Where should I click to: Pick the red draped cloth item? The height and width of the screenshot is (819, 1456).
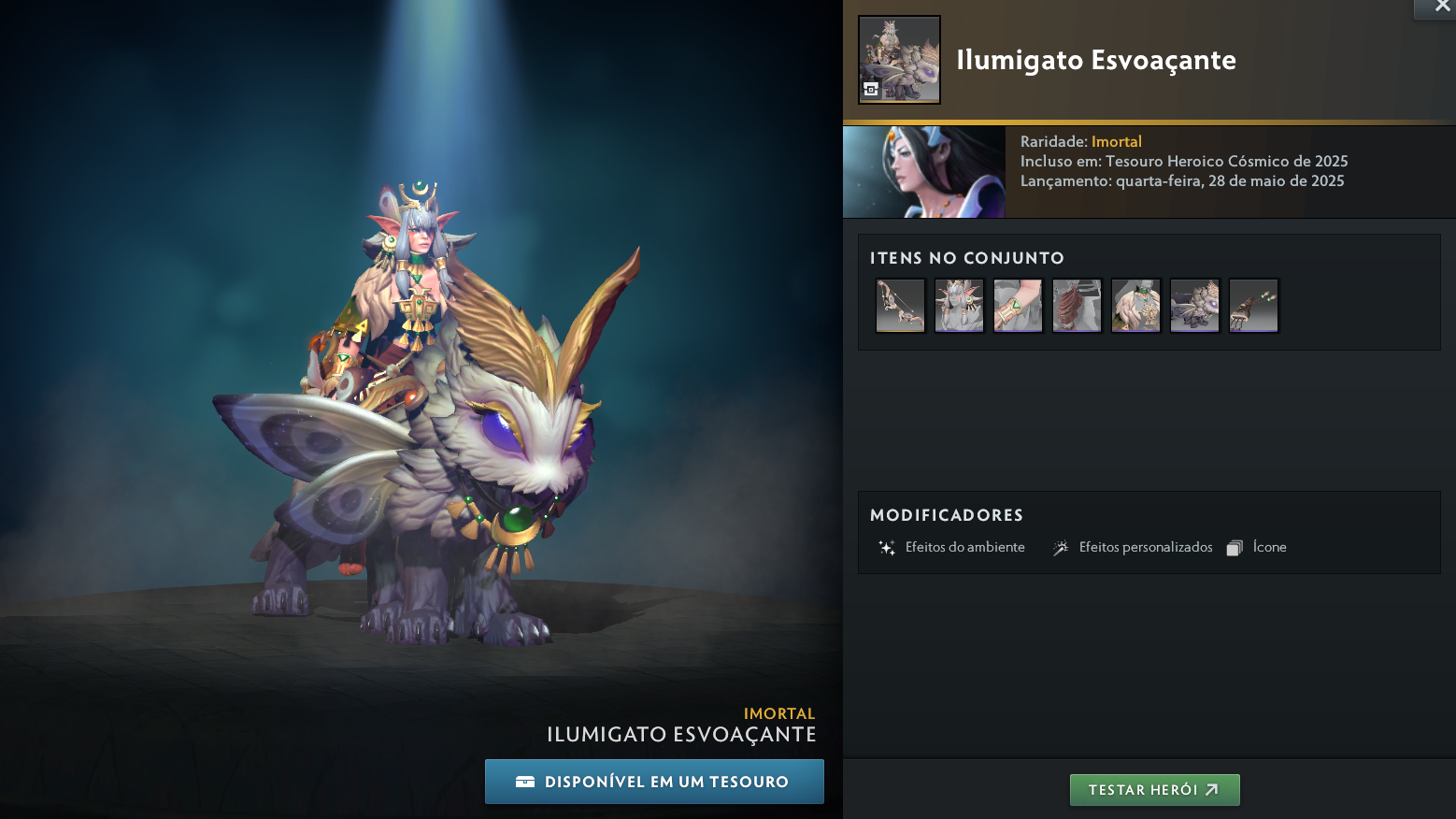point(1077,305)
